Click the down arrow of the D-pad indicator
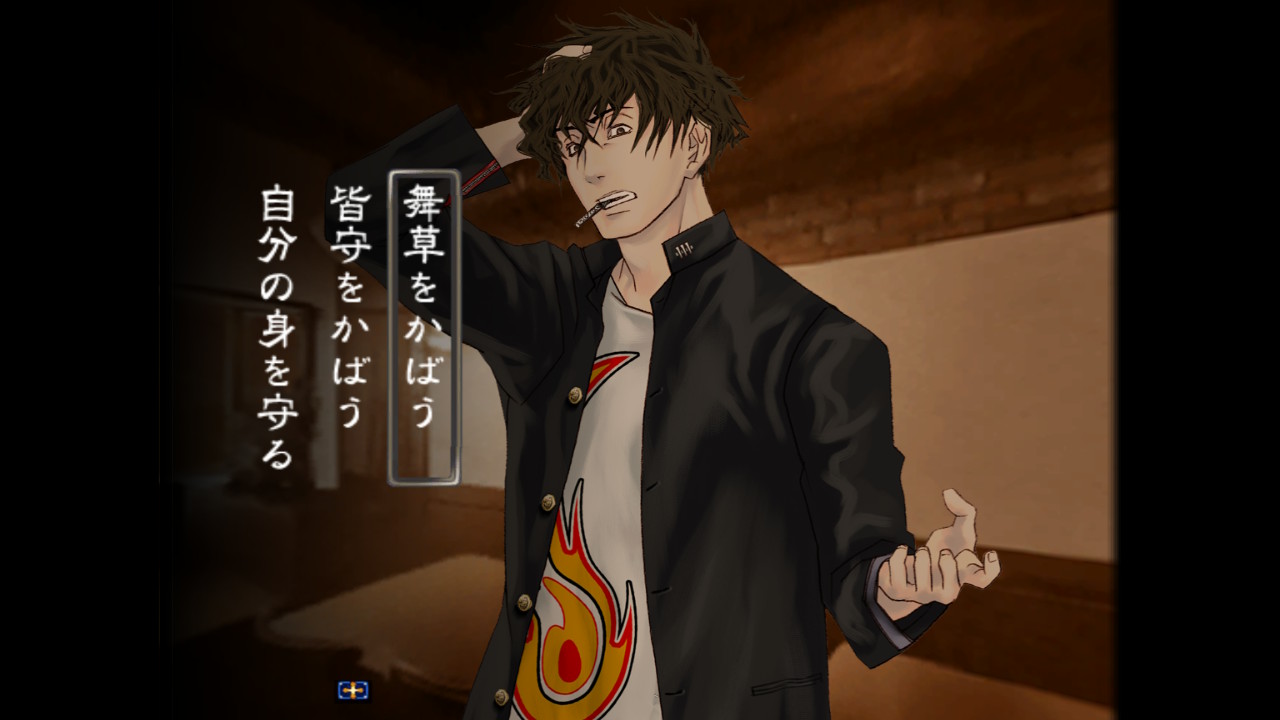The width and height of the screenshot is (1280, 720). point(353,697)
